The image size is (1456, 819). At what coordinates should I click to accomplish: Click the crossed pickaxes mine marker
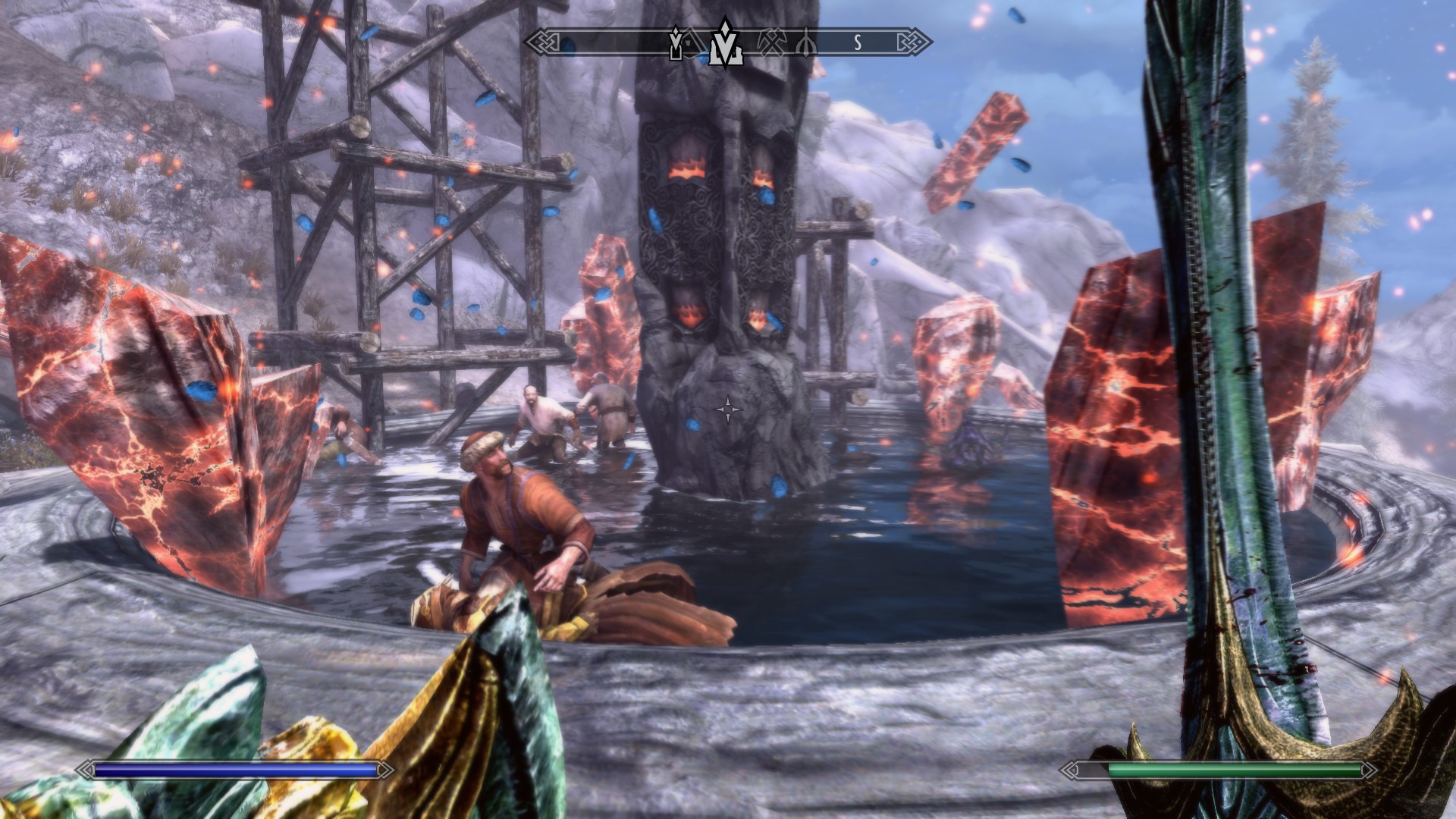point(771,44)
